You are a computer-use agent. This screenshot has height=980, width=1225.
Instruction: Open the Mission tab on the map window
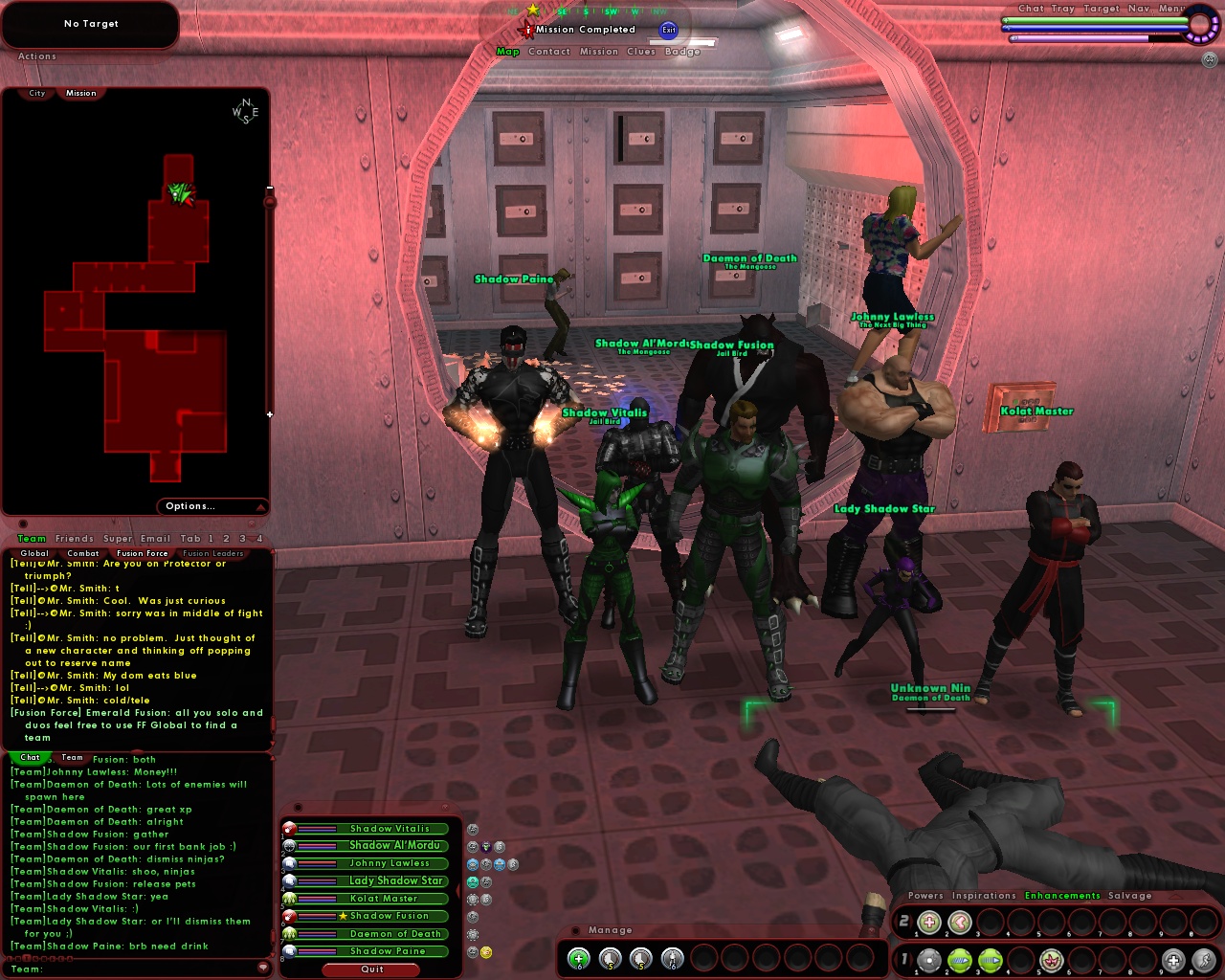pyautogui.click(x=80, y=93)
